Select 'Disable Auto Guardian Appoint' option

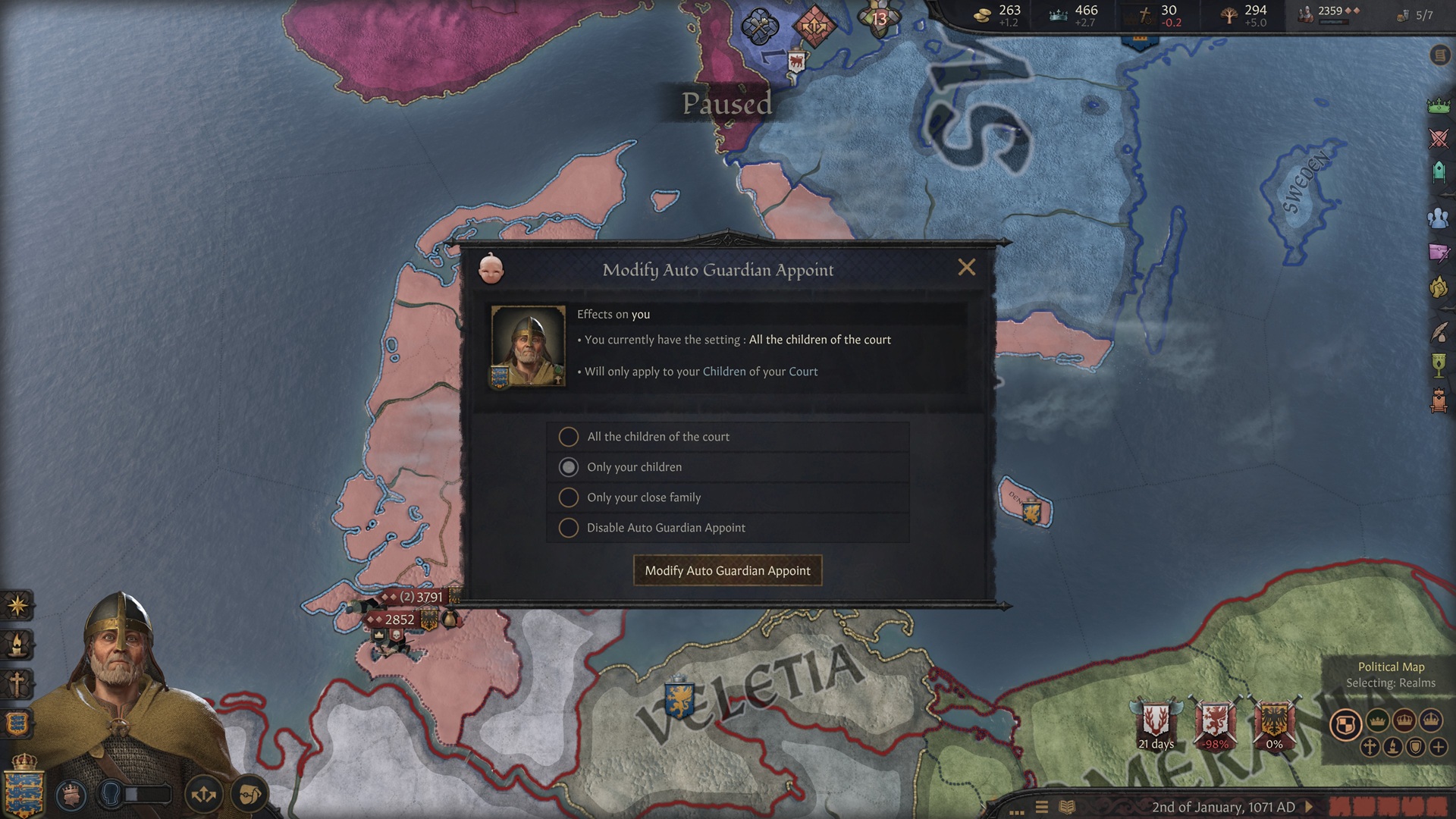tap(568, 528)
